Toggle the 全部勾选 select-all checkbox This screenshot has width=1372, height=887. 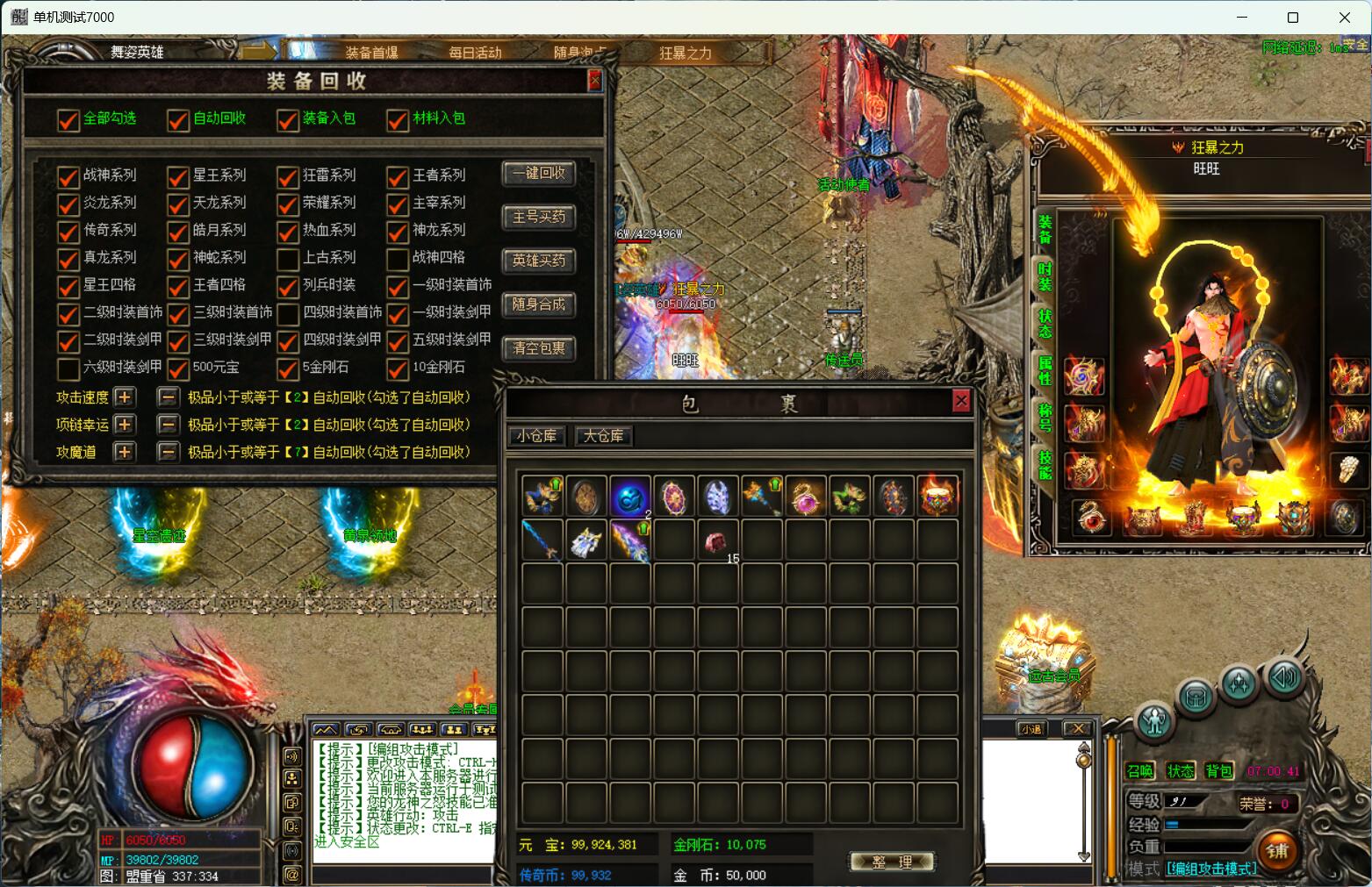(68, 119)
